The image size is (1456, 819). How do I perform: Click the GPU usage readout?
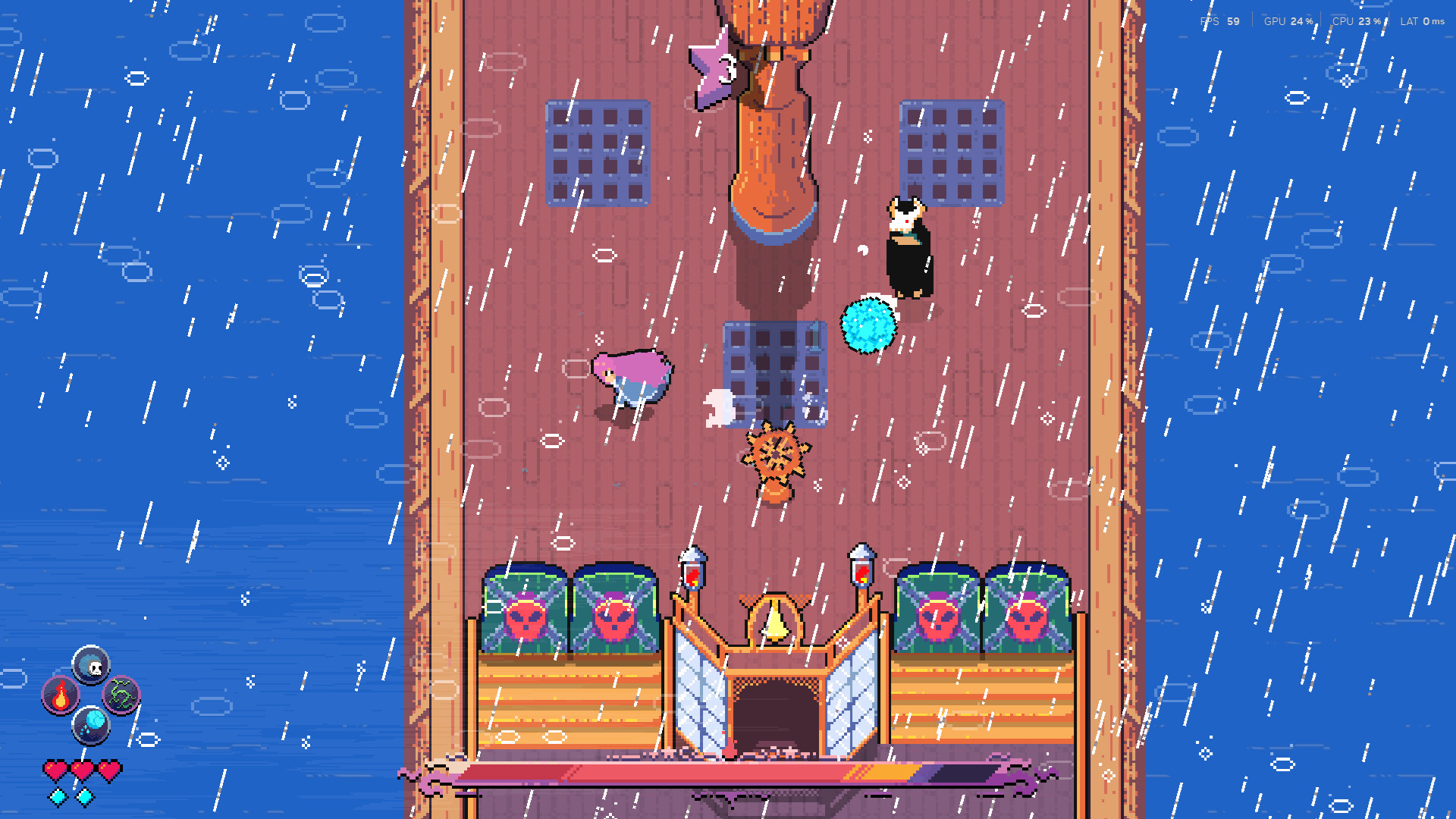pyautogui.click(x=1287, y=22)
